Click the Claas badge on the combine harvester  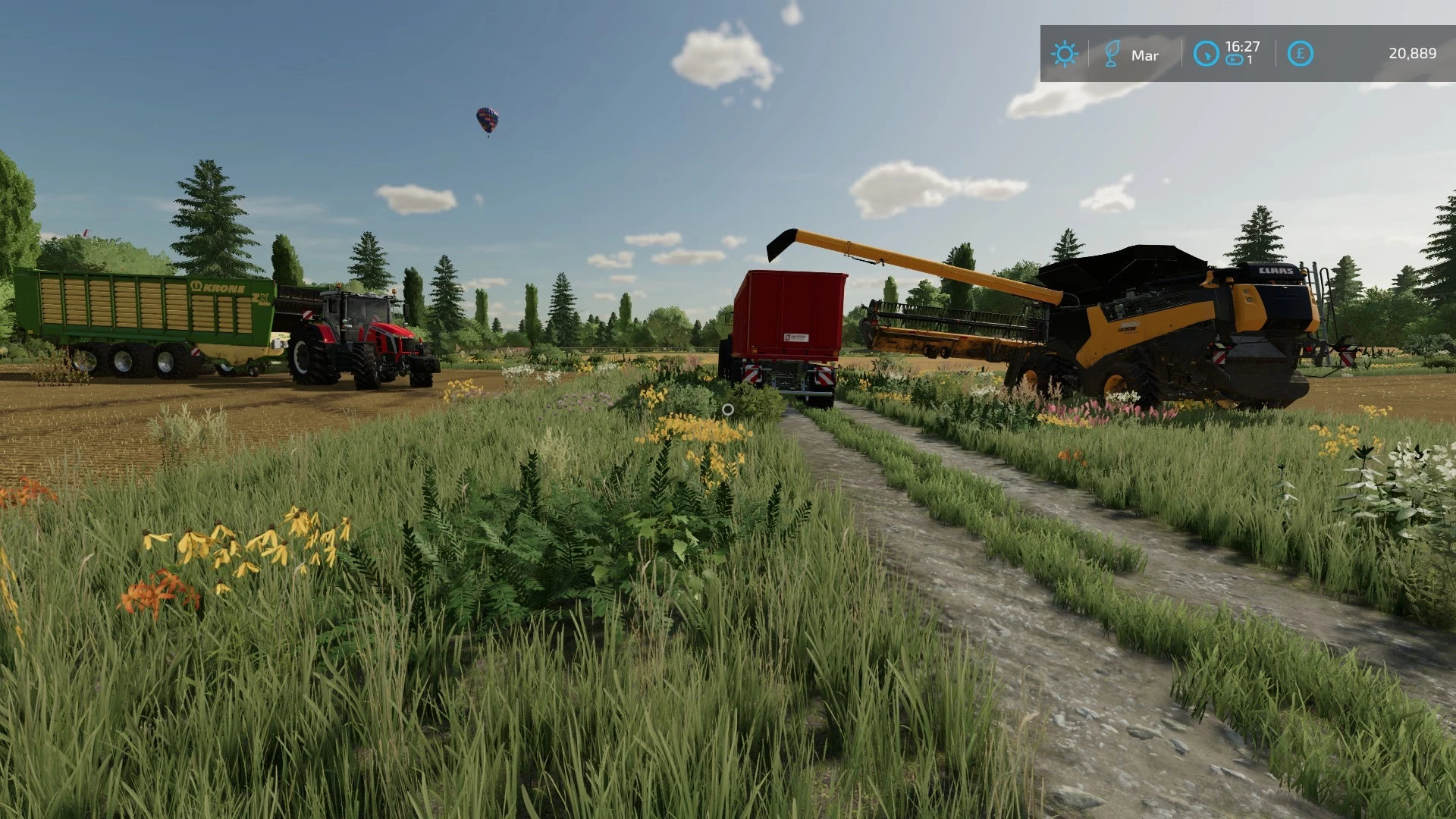(1276, 271)
